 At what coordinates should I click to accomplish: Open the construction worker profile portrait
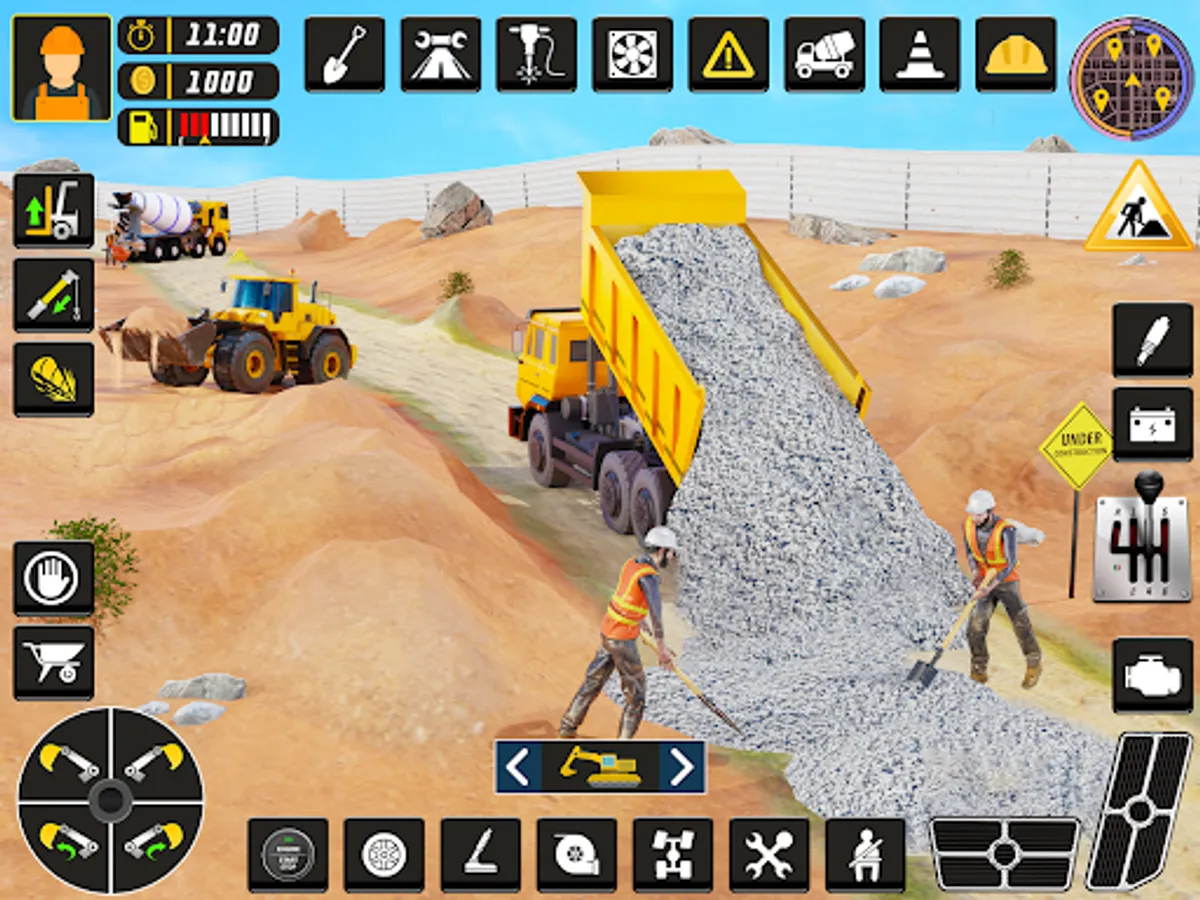[x=62, y=68]
